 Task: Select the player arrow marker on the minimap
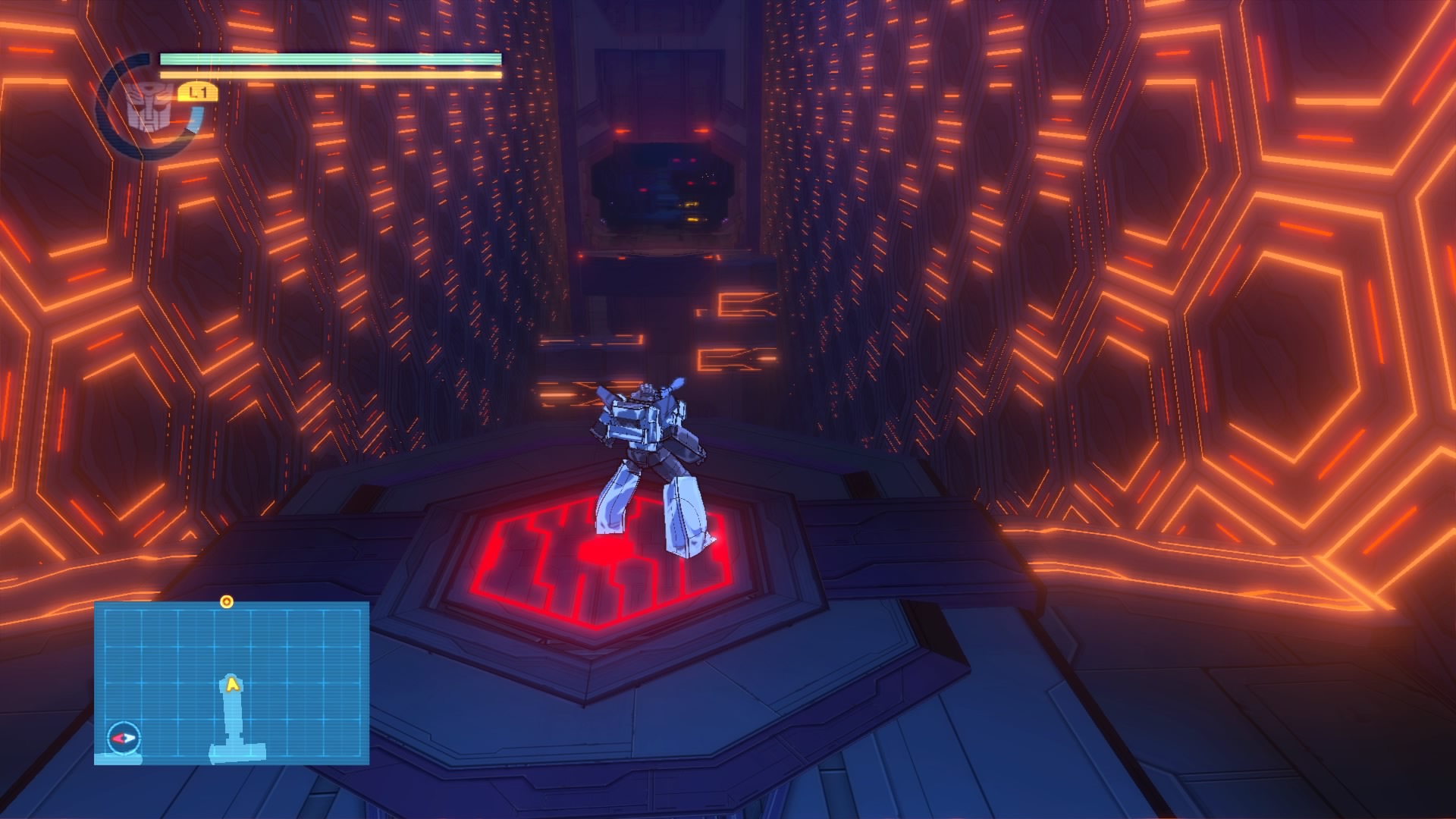point(233,685)
